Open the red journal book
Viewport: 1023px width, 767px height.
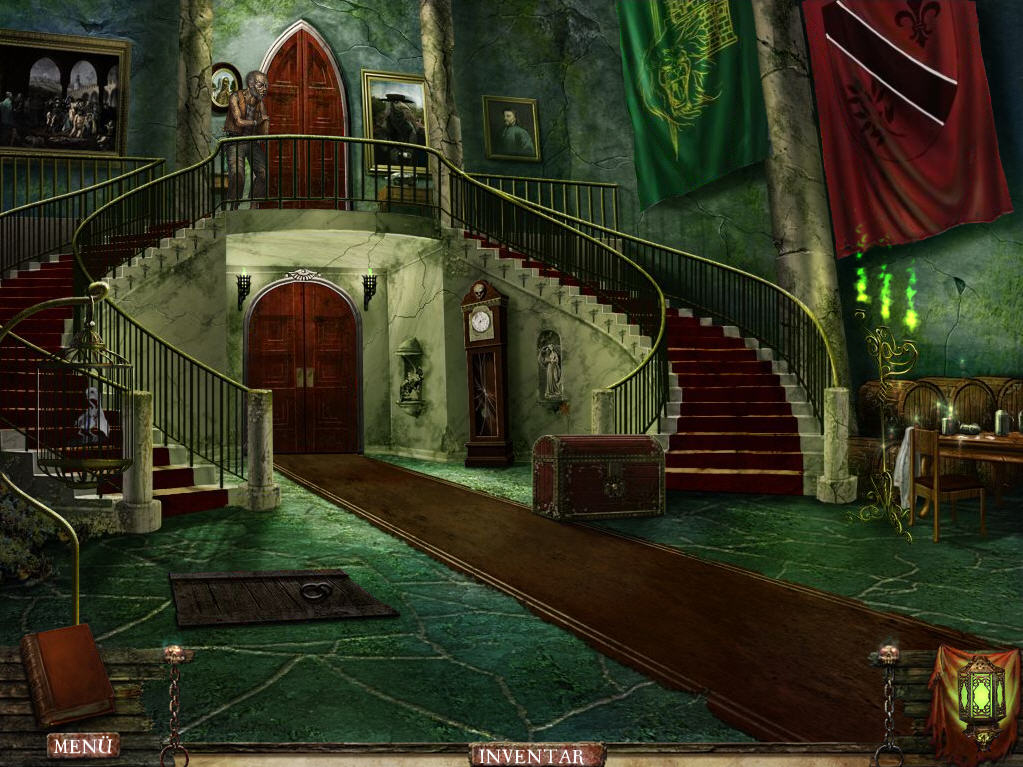click(x=68, y=673)
